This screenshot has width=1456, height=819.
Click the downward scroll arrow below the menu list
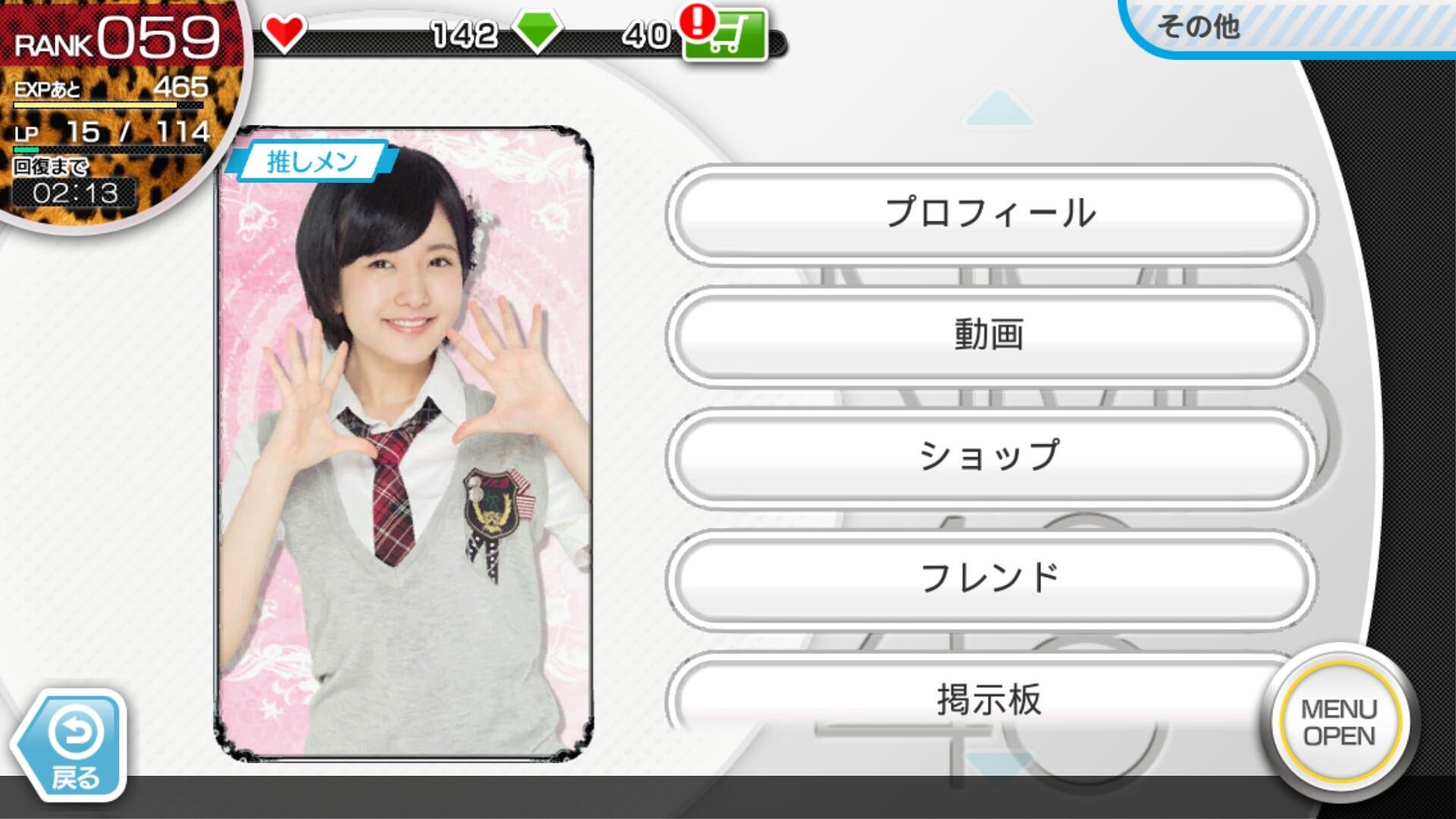[x=999, y=762]
